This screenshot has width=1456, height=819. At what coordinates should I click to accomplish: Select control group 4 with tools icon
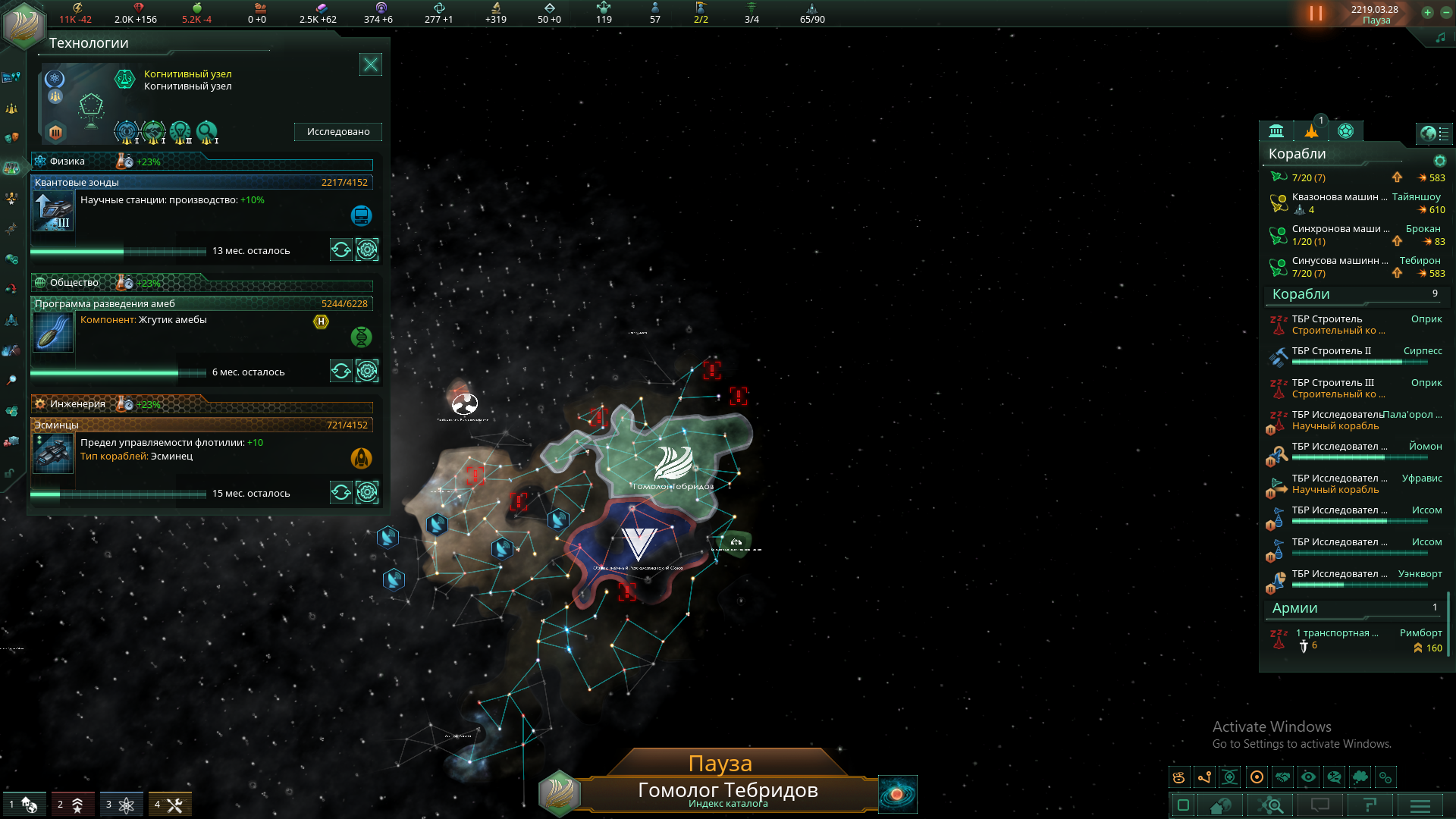(170, 804)
